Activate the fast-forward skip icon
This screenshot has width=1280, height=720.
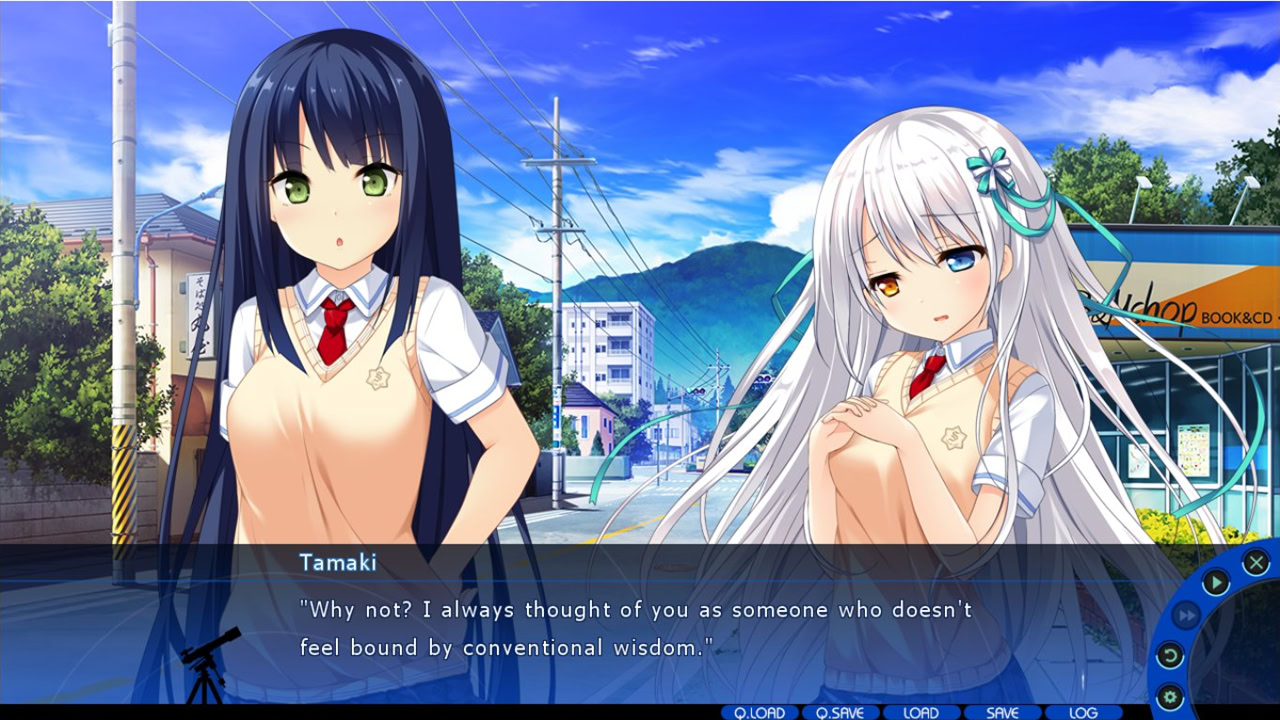pos(1185,616)
